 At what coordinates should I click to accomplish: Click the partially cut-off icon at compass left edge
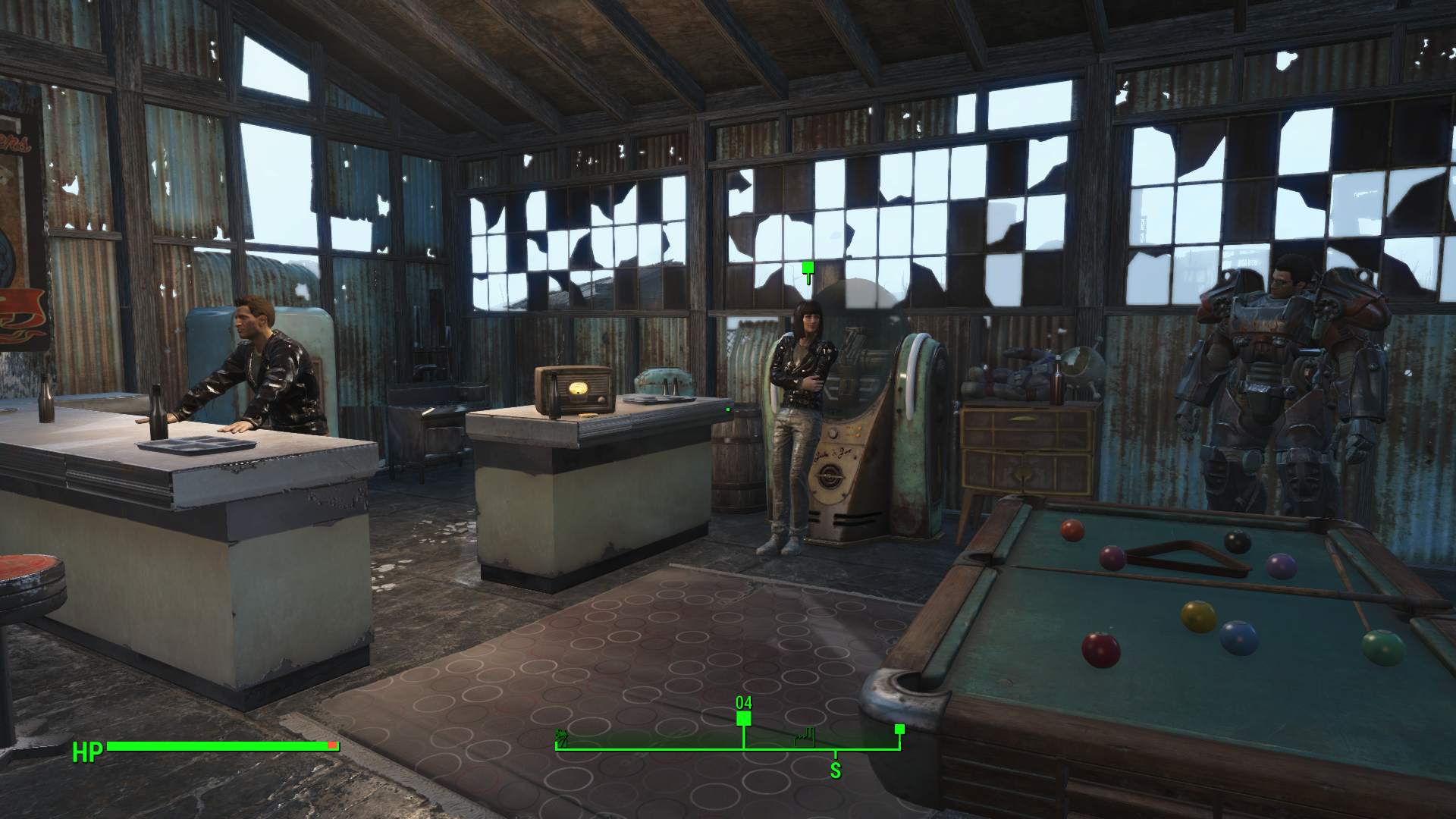561,738
